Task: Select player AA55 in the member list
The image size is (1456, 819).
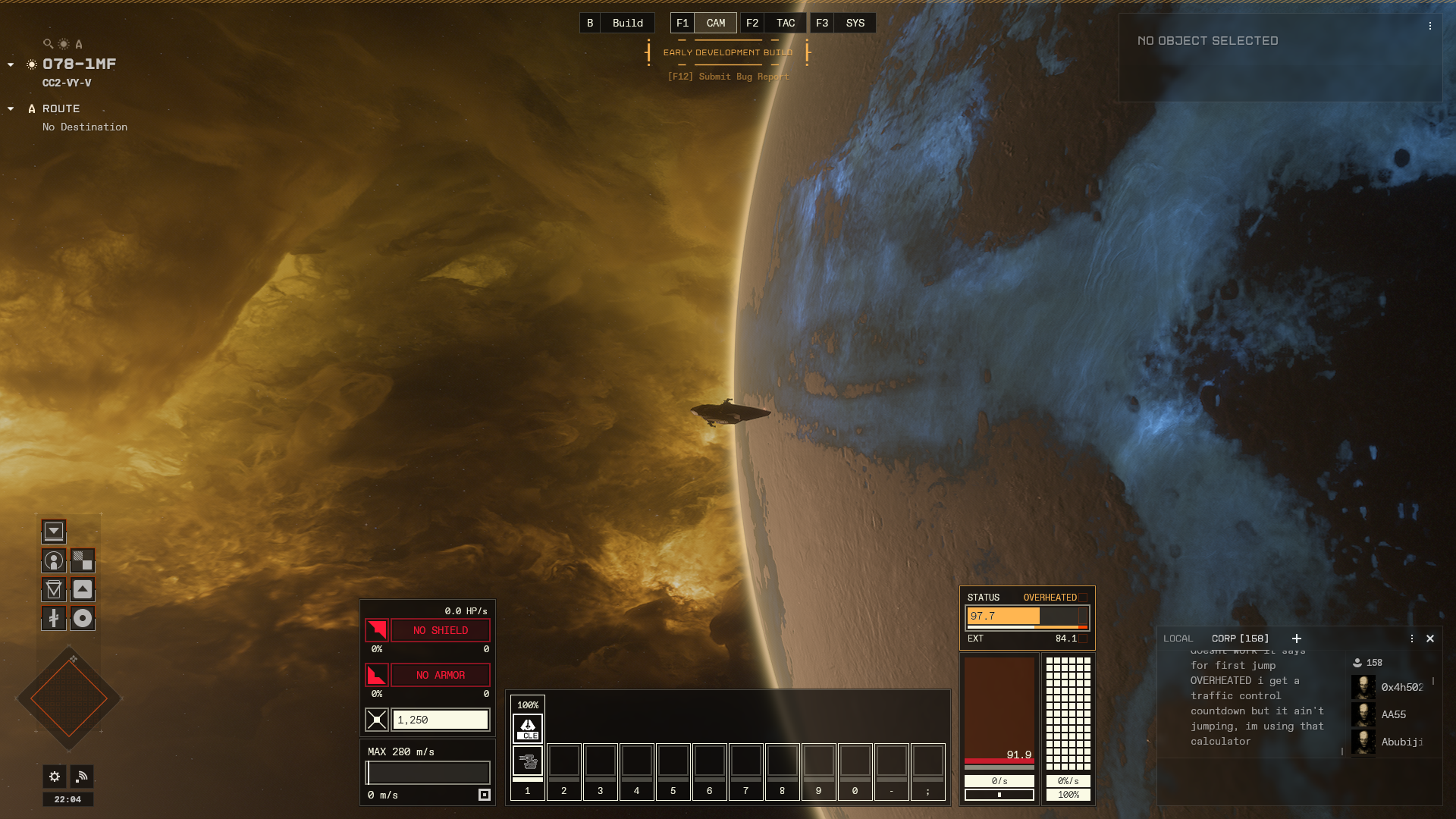Action: (1392, 714)
